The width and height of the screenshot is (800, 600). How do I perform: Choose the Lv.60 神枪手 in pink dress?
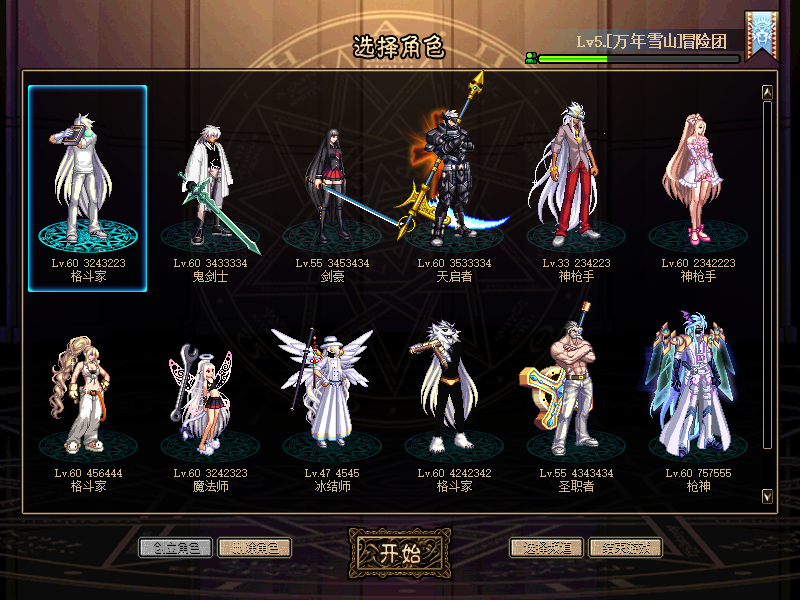tap(698, 185)
